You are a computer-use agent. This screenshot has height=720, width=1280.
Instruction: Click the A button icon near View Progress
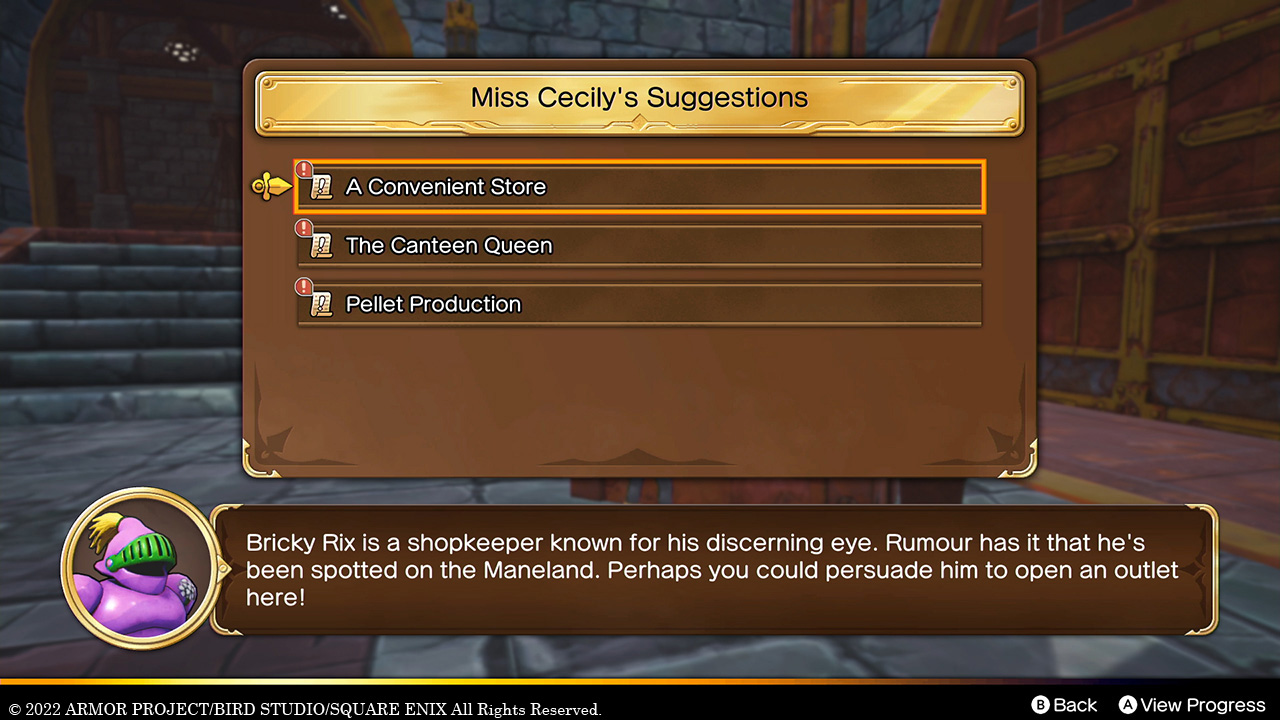pyautogui.click(x=1127, y=705)
